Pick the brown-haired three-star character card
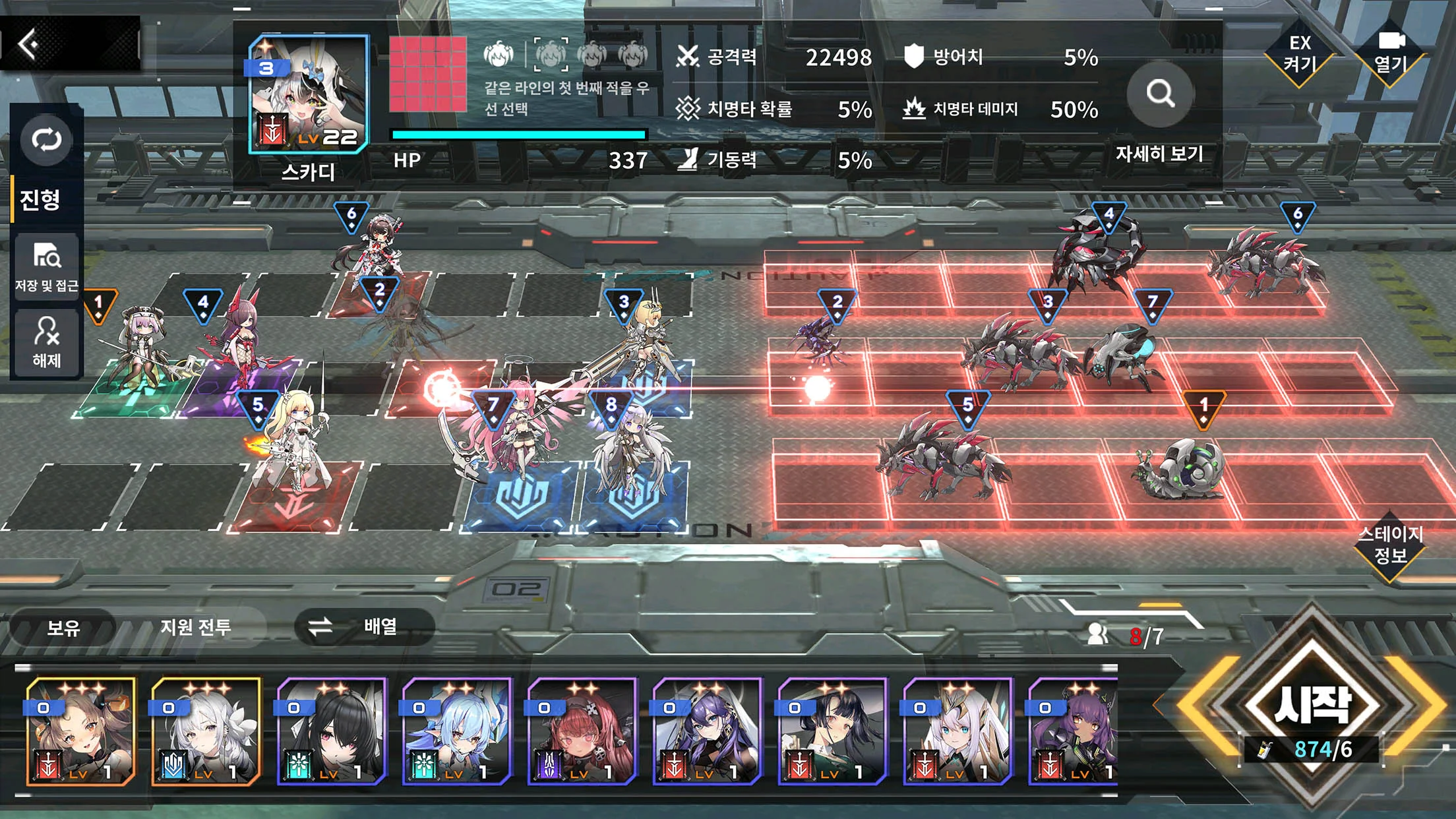Viewport: 1456px width, 819px height. 80,731
